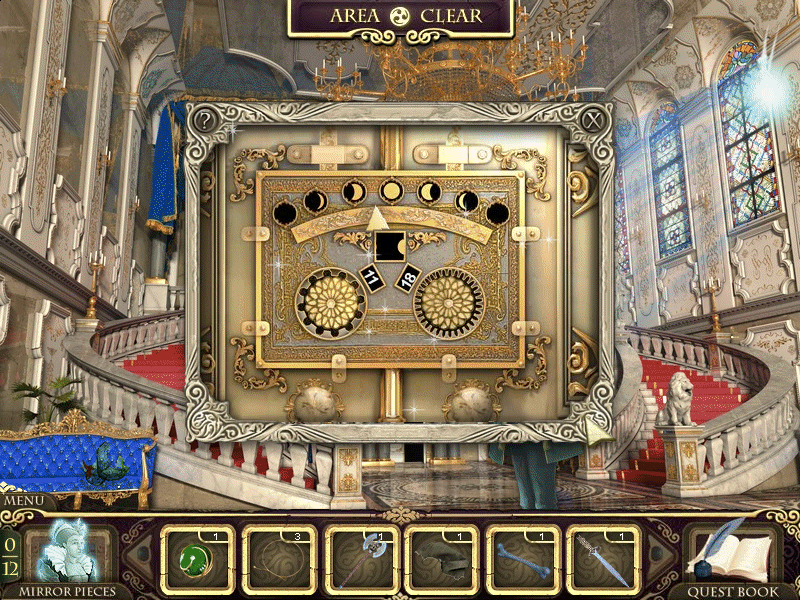Close the moon puzzle with the X
This screenshot has width=800, height=600.
click(593, 121)
